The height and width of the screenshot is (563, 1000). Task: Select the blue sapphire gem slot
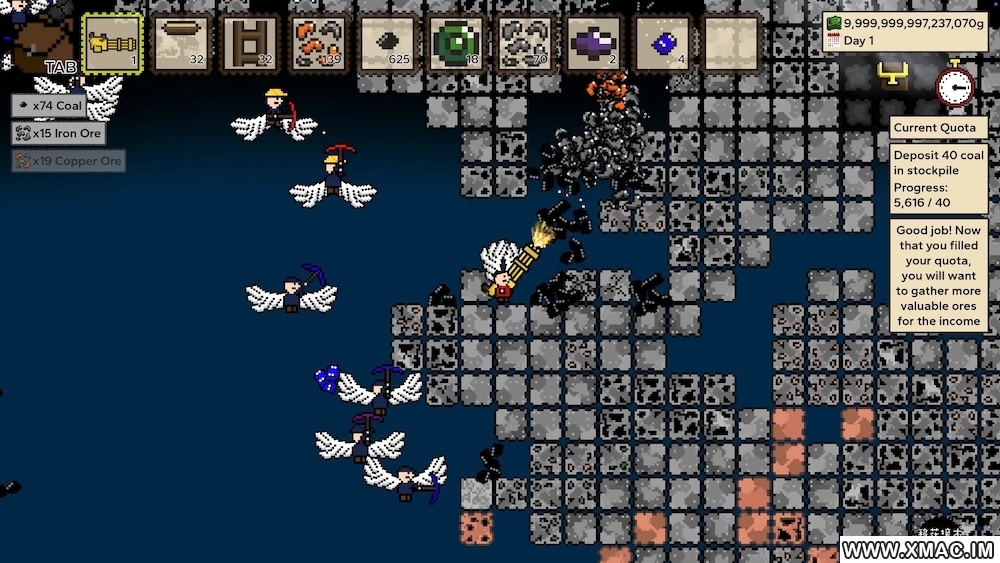click(663, 44)
